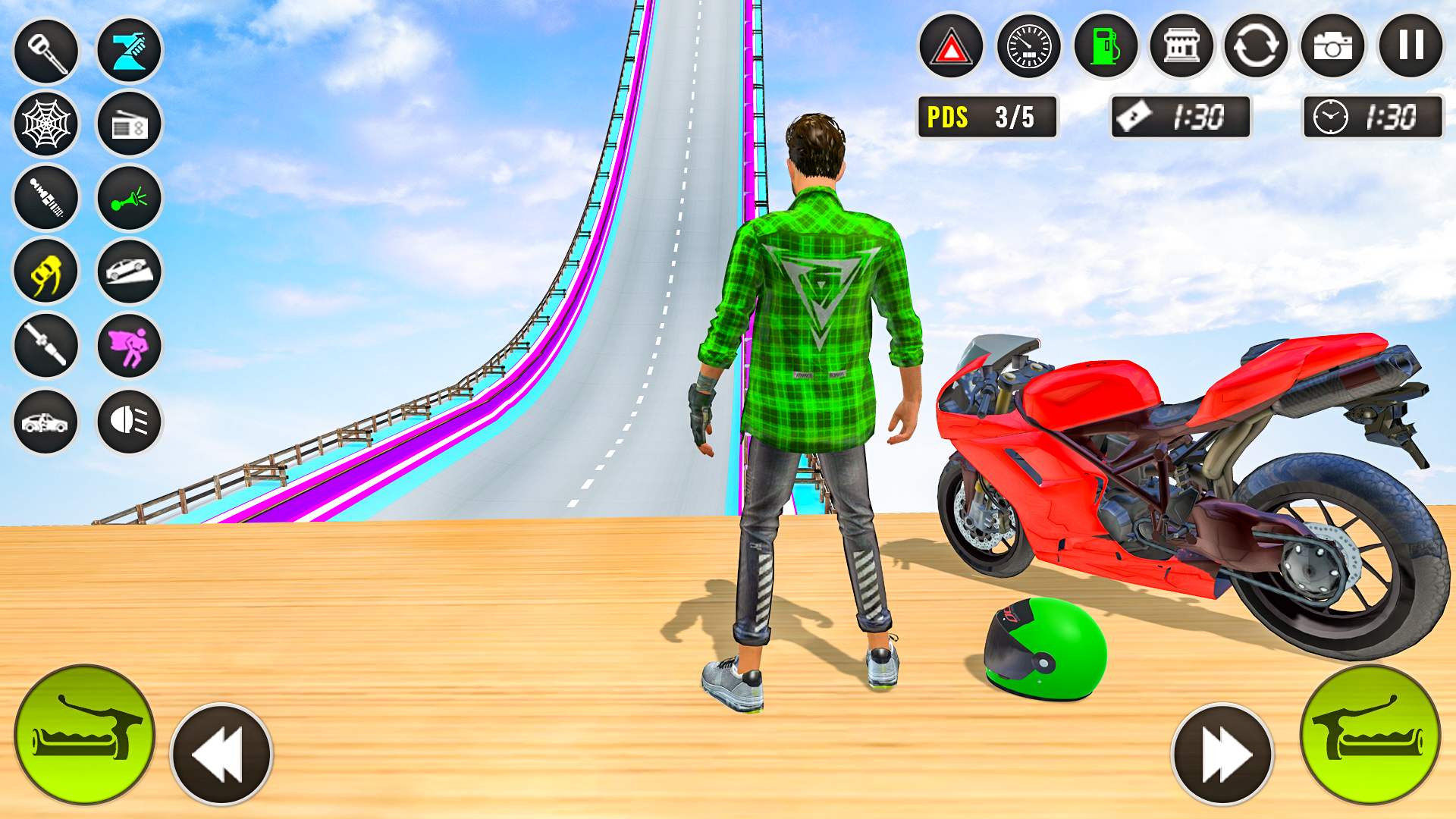This screenshot has width=1456, height=819.
Task: Click the pink superhero character icon
Action: click(127, 346)
